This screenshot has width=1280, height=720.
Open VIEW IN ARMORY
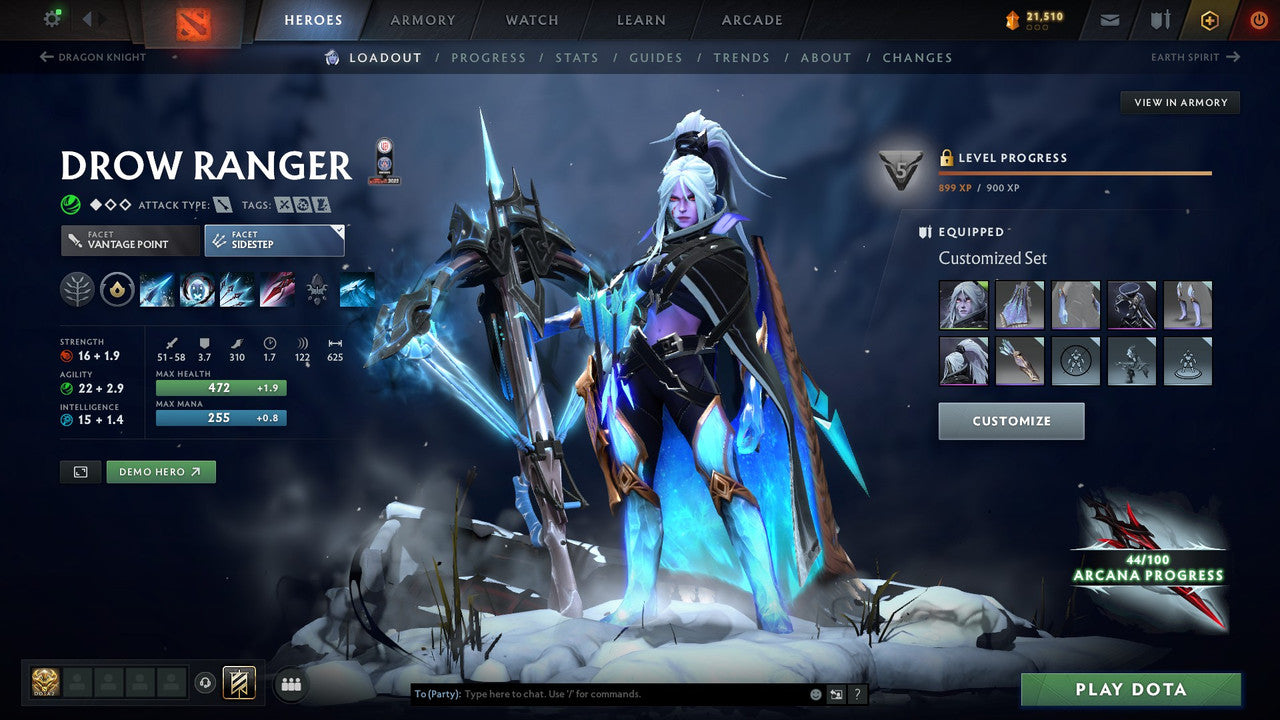tap(1180, 102)
